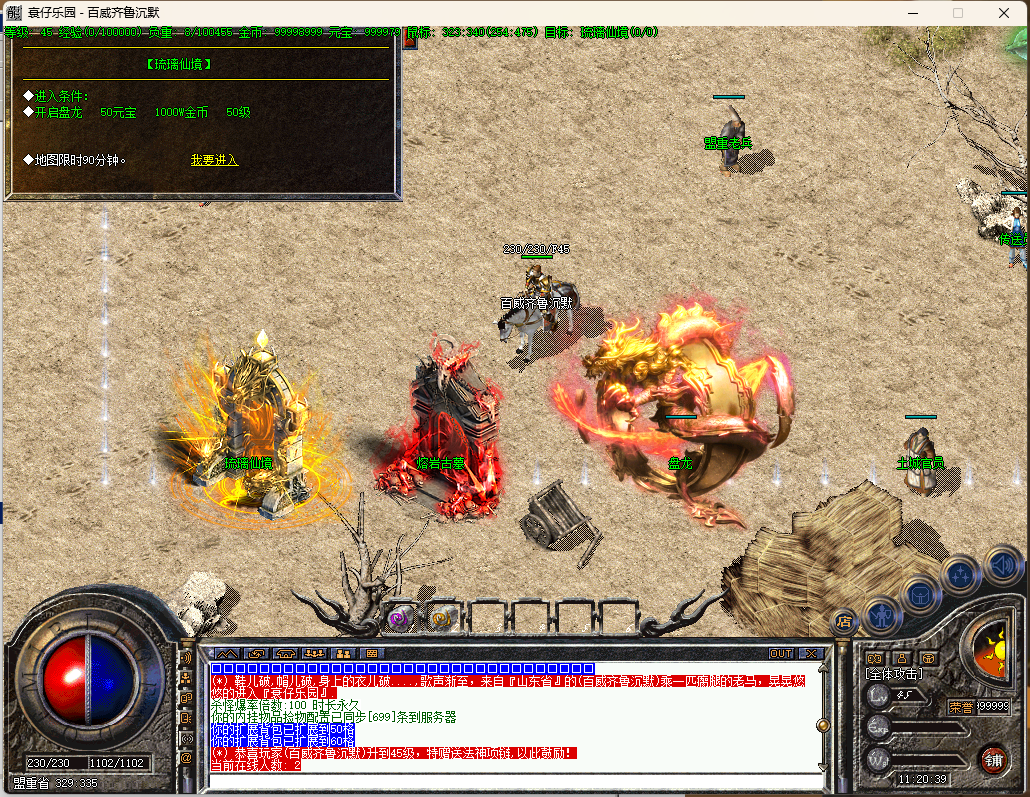Close the chat window with X
The width and height of the screenshot is (1030, 797).
pos(810,654)
